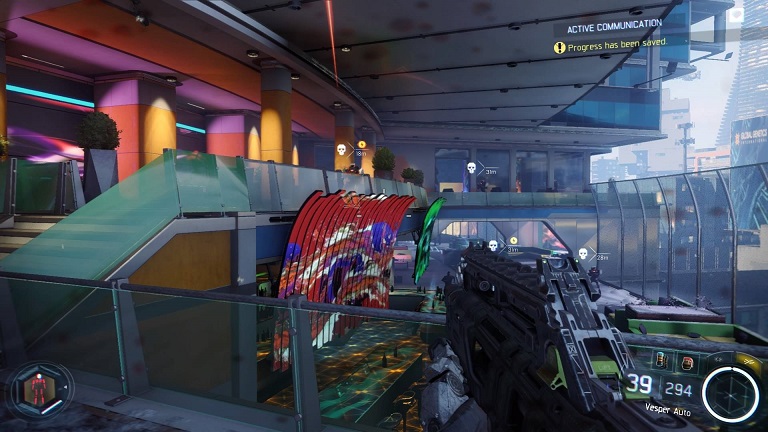
Task: Select the yellow objective waypoint marker
Action: tap(361, 144)
